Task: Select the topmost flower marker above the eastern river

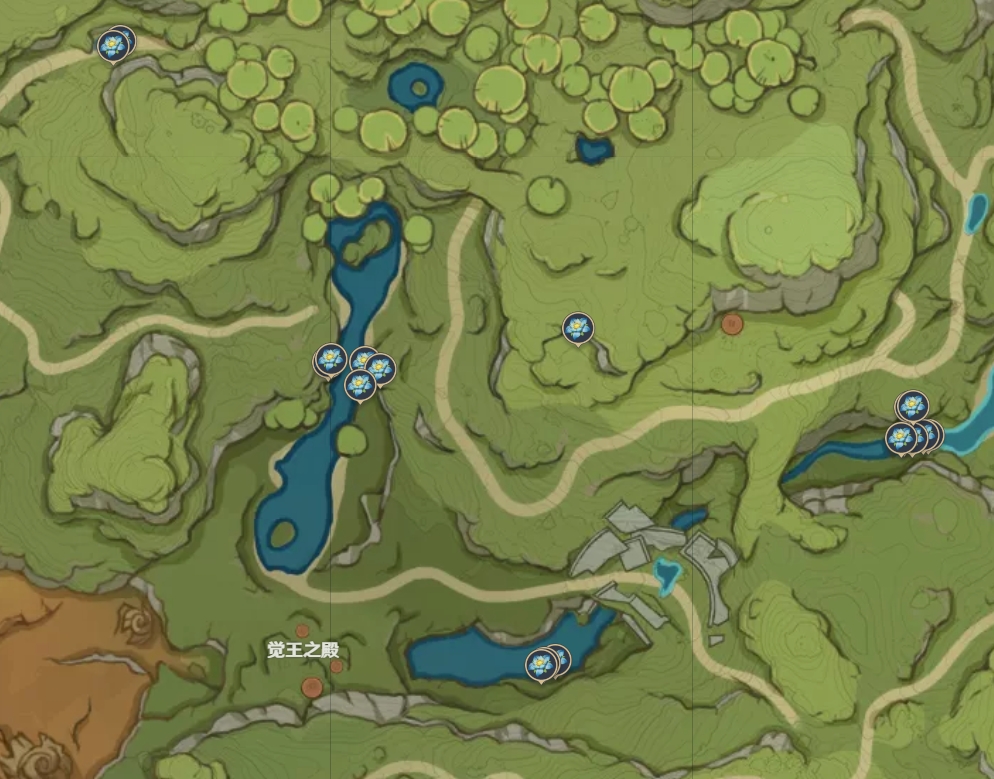Action: click(911, 405)
